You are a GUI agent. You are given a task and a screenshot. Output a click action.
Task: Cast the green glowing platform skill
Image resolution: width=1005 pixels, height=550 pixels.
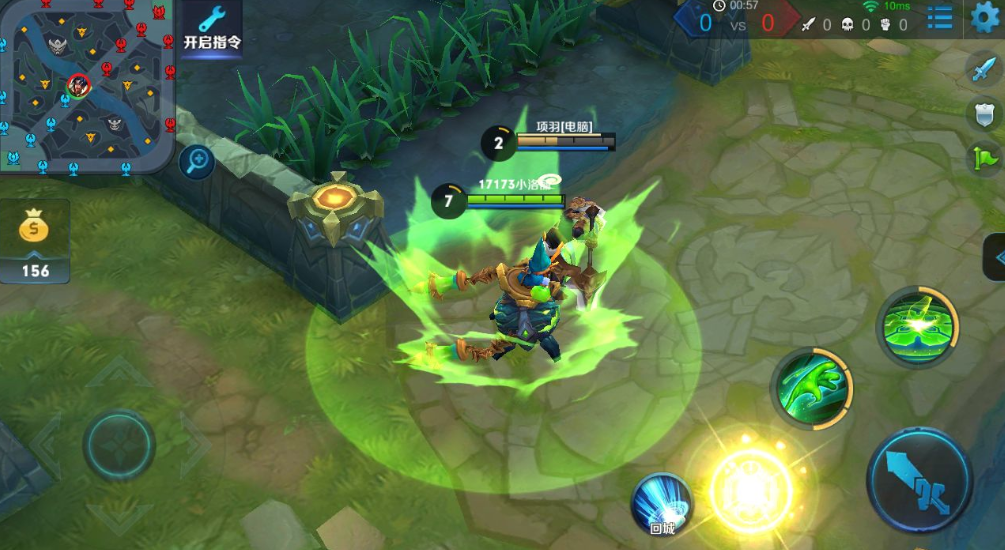917,326
